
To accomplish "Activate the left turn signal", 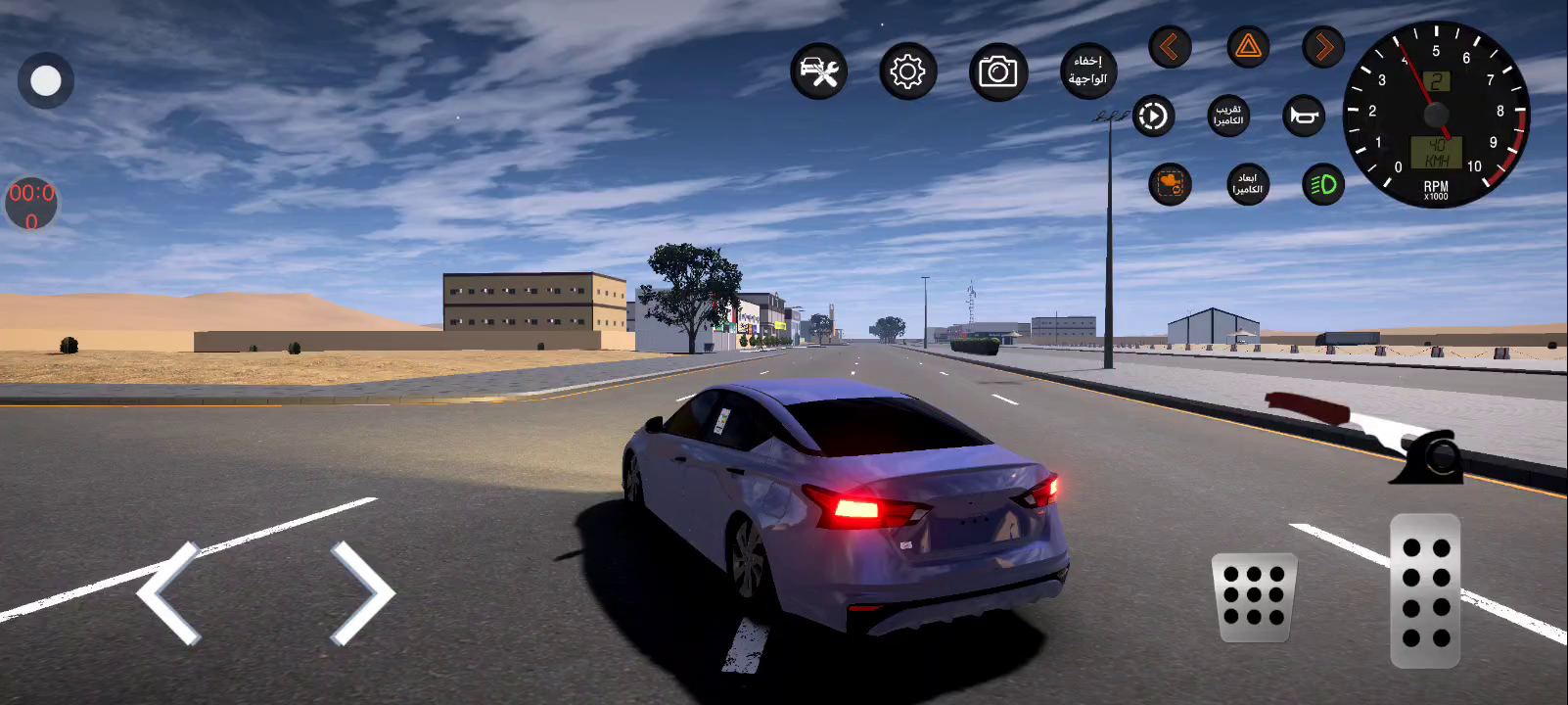I will (x=1170, y=47).
